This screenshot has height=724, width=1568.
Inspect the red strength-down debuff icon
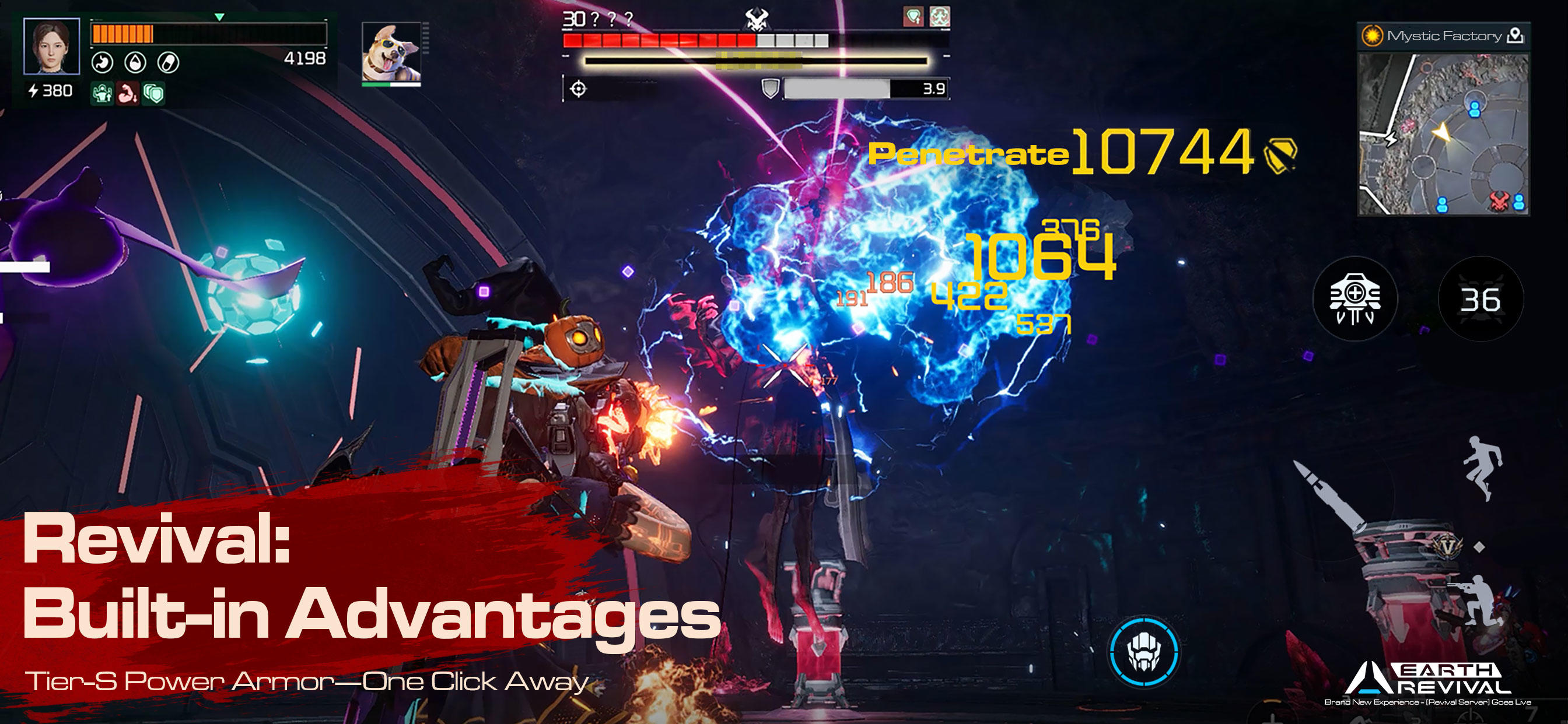tap(127, 94)
